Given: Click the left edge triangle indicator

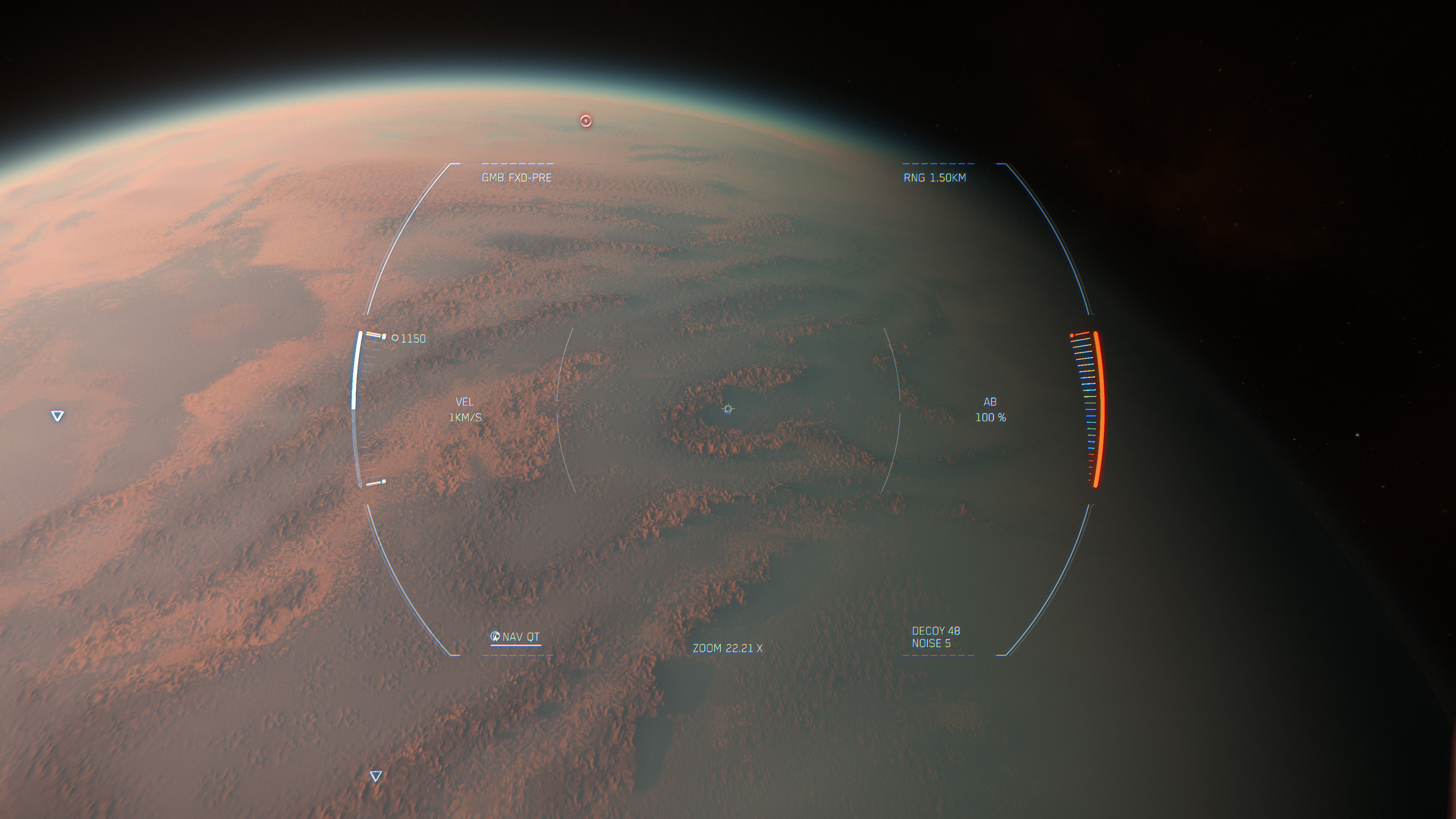Looking at the screenshot, I should pyautogui.click(x=57, y=417).
